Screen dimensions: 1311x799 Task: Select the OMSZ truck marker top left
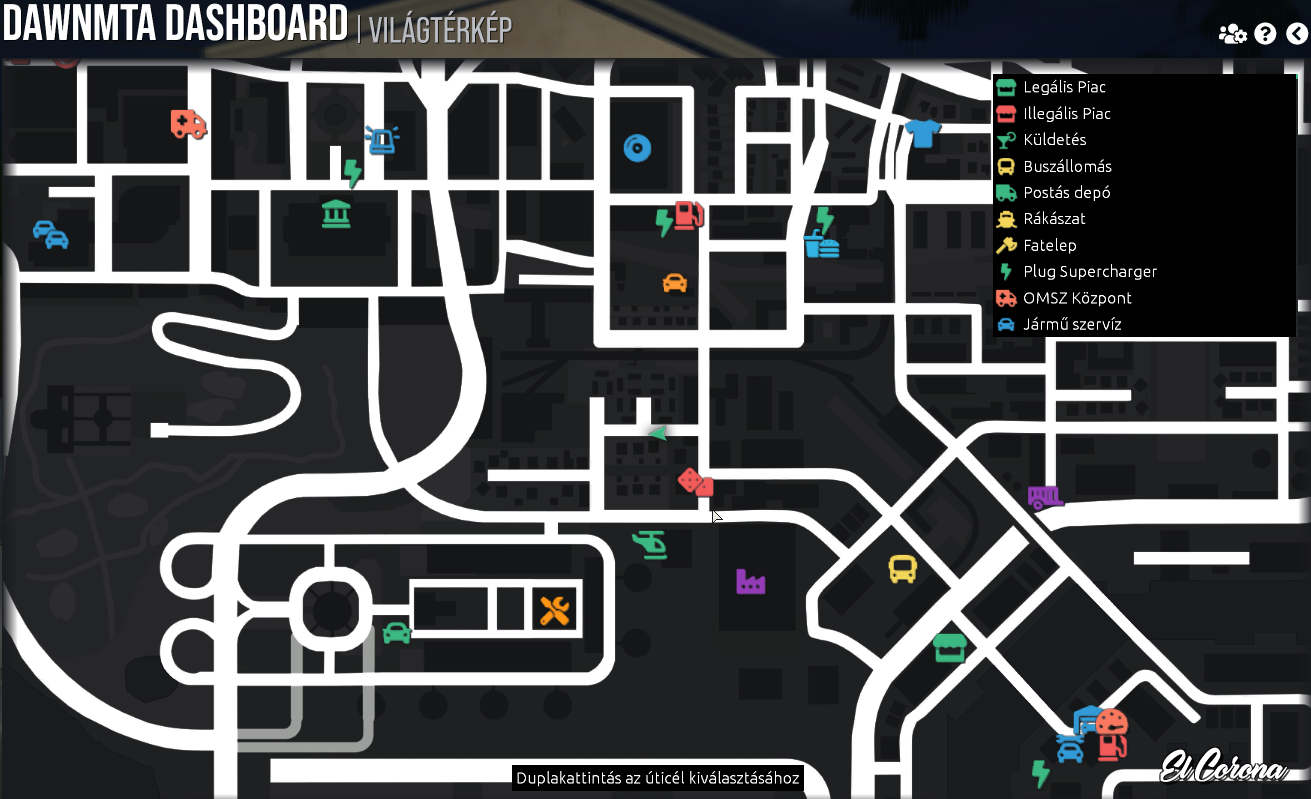(187, 125)
